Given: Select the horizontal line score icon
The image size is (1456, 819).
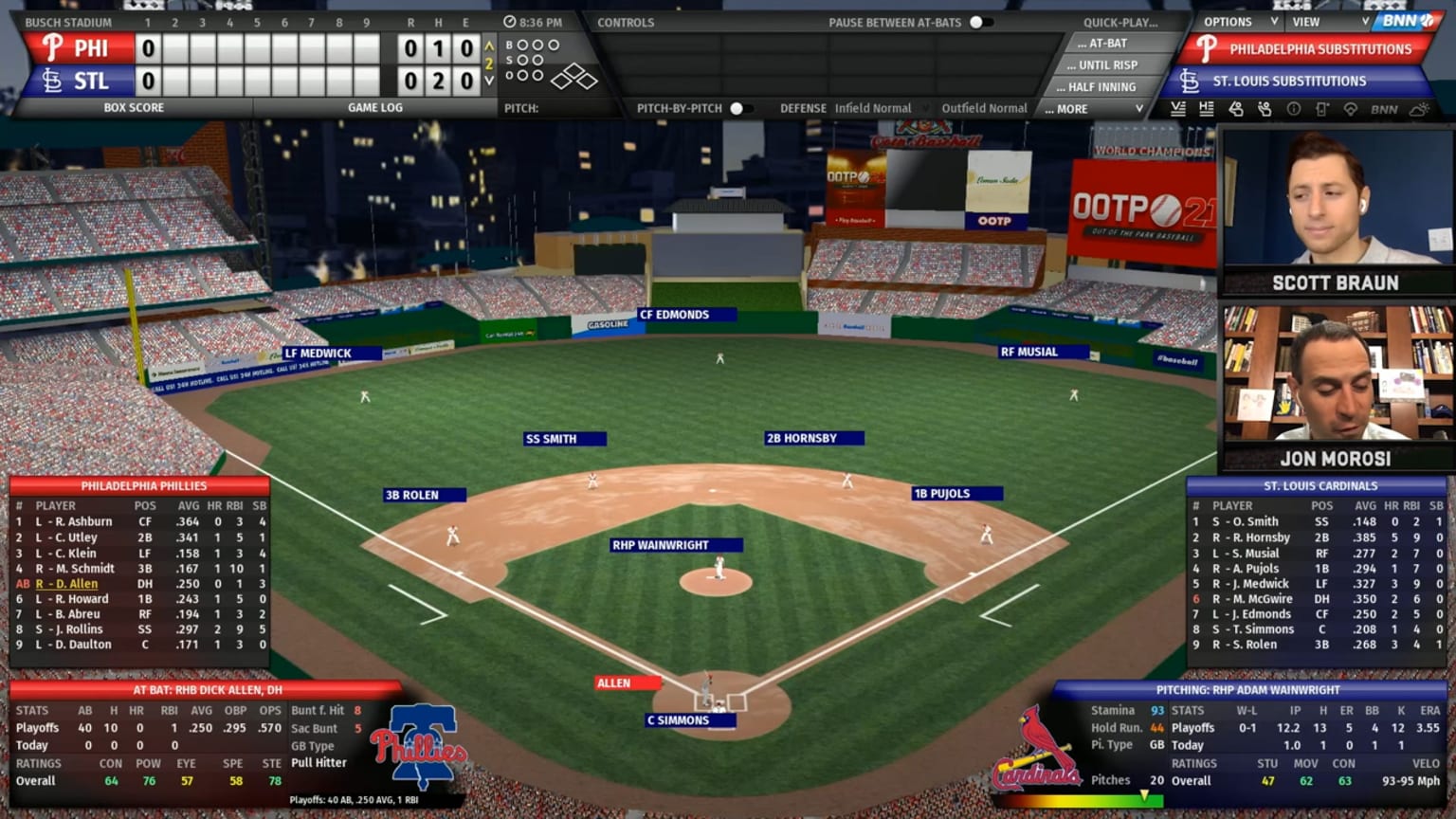Looking at the screenshot, I should (1207, 110).
